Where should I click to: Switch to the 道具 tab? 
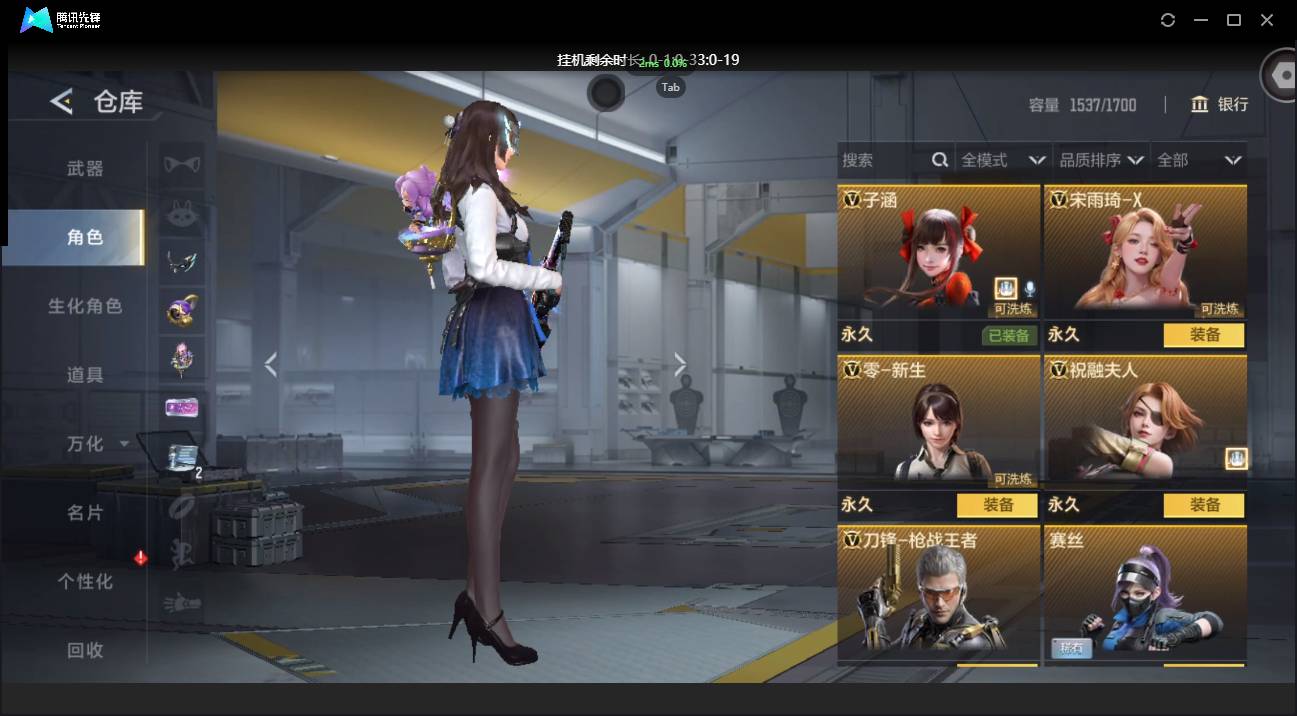coord(85,375)
